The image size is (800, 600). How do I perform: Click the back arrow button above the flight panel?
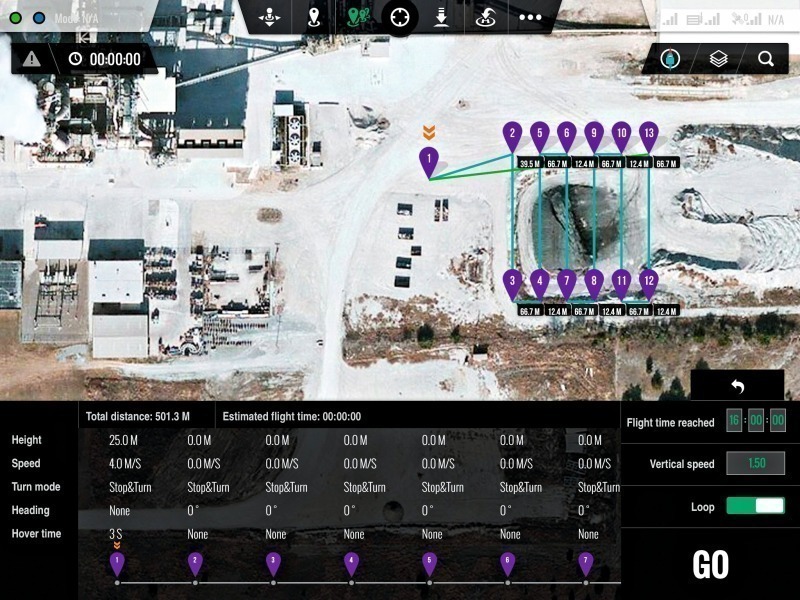737,386
